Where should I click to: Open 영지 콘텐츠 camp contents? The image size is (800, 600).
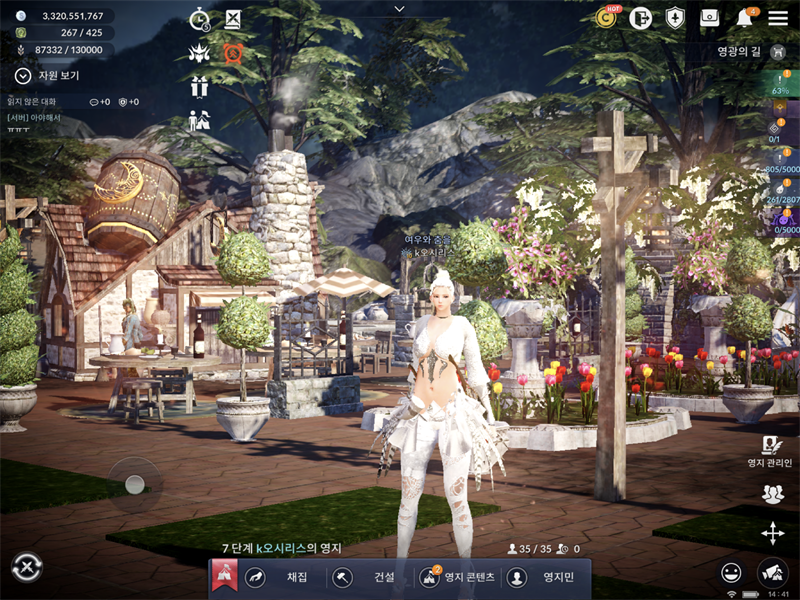[456, 577]
